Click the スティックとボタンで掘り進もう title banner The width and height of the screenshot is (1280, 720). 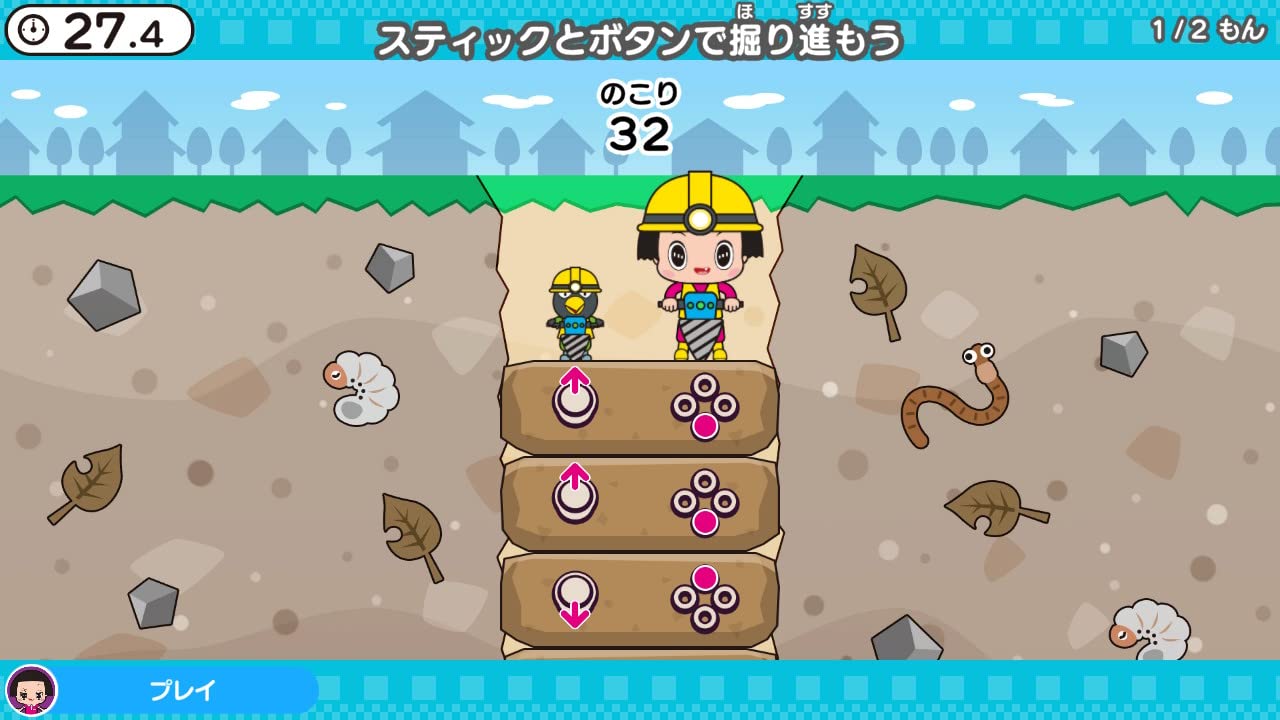(640, 40)
